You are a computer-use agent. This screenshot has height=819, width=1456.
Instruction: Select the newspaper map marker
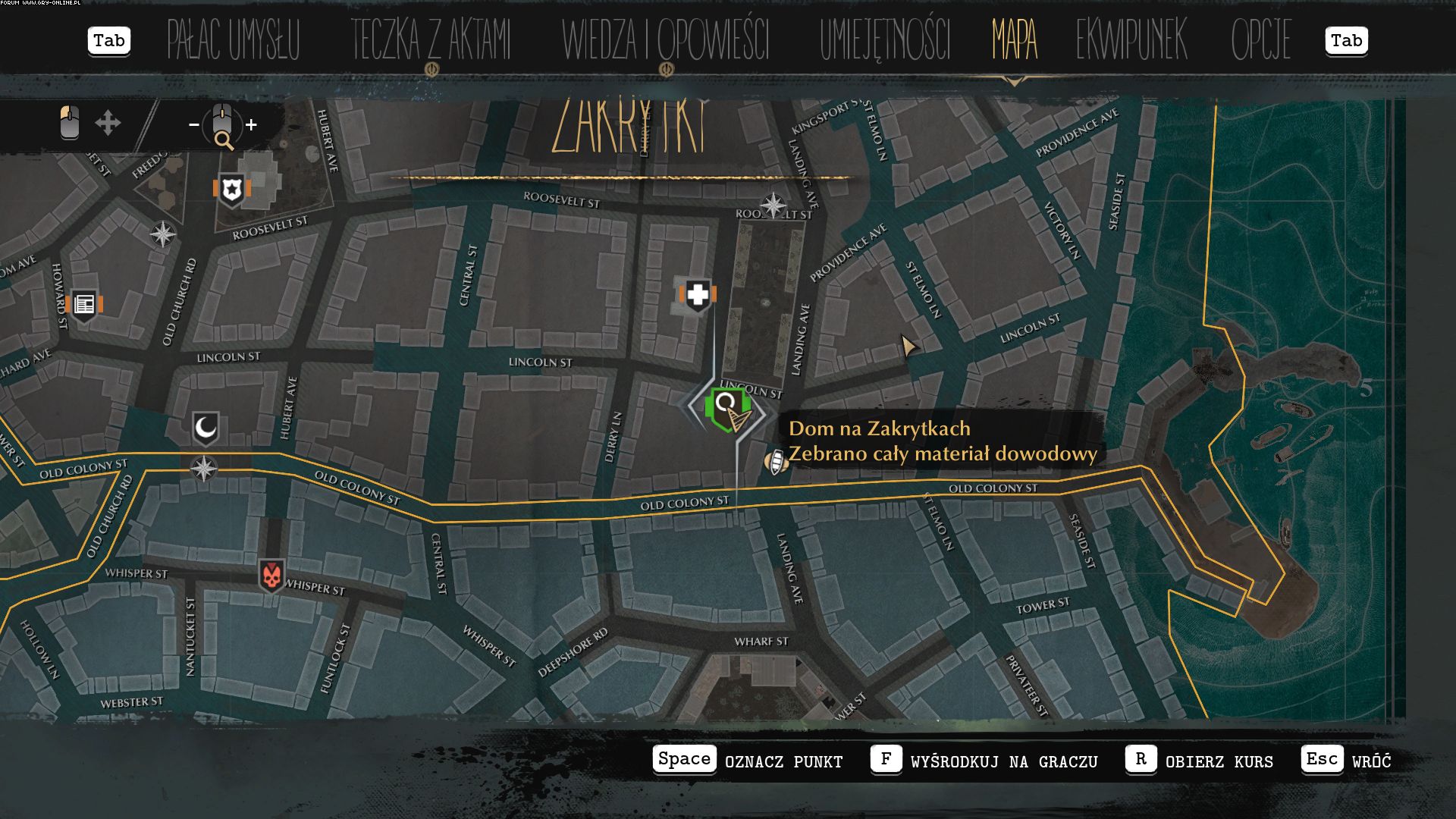pos(84,305)
